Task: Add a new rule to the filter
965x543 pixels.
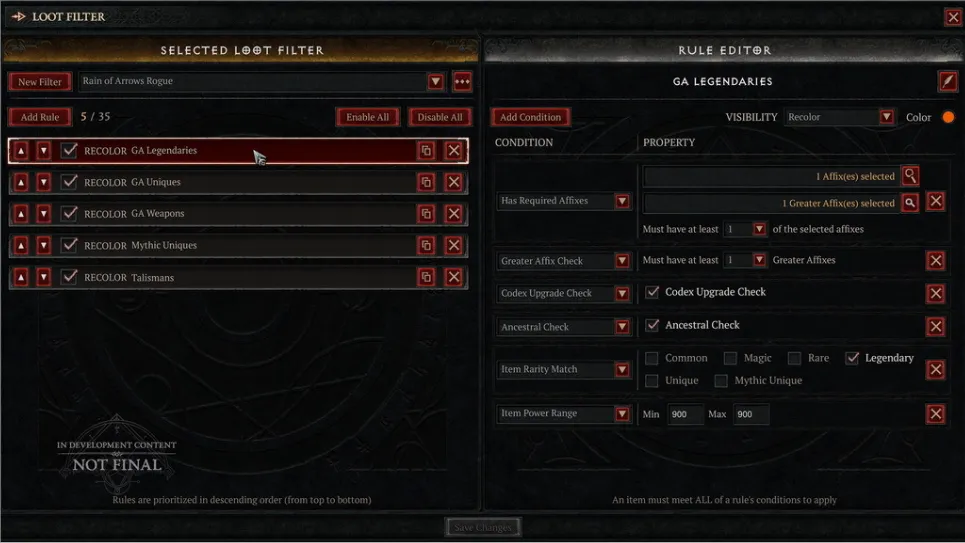Action: 40,117
